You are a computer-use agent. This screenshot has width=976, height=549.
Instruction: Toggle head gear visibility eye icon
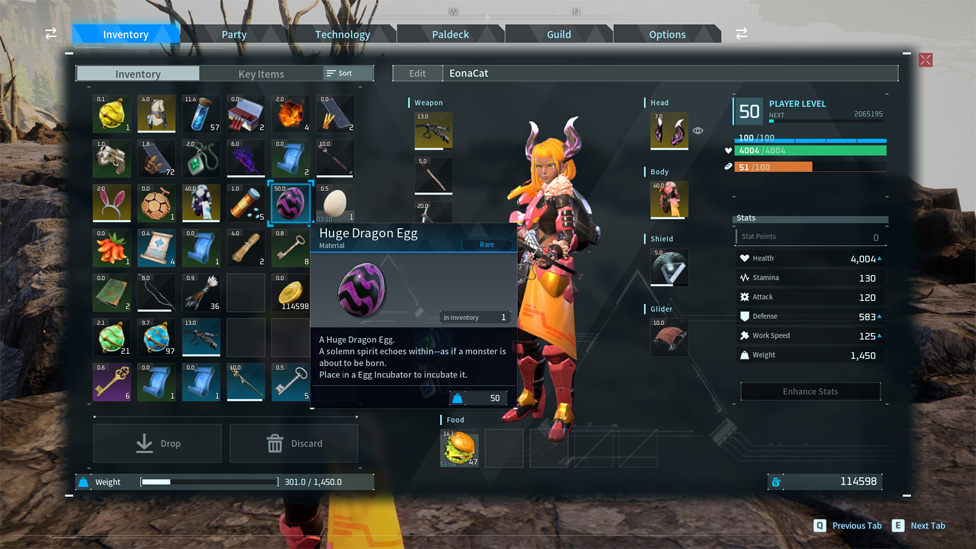[x=698, y=131]
